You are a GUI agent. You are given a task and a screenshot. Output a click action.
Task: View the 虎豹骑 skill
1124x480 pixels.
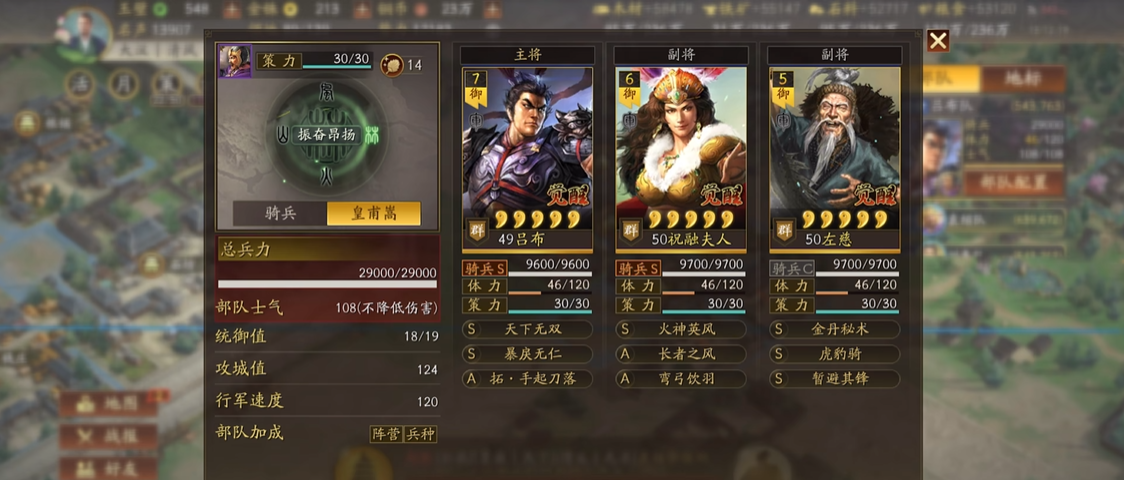[834, 354]
